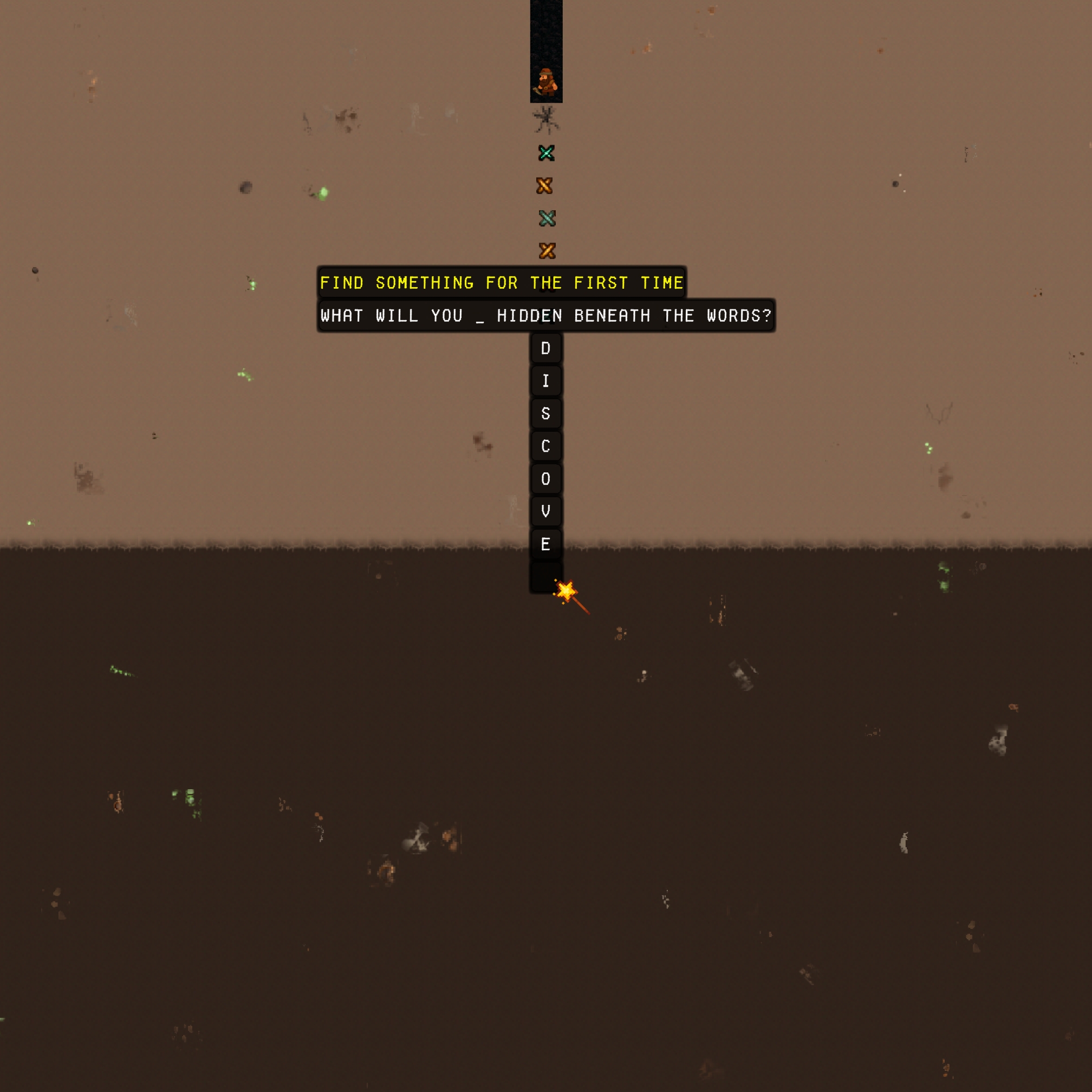Select the letter C tile
This screenshot has height=1092, width=1092.
(545, 446)
